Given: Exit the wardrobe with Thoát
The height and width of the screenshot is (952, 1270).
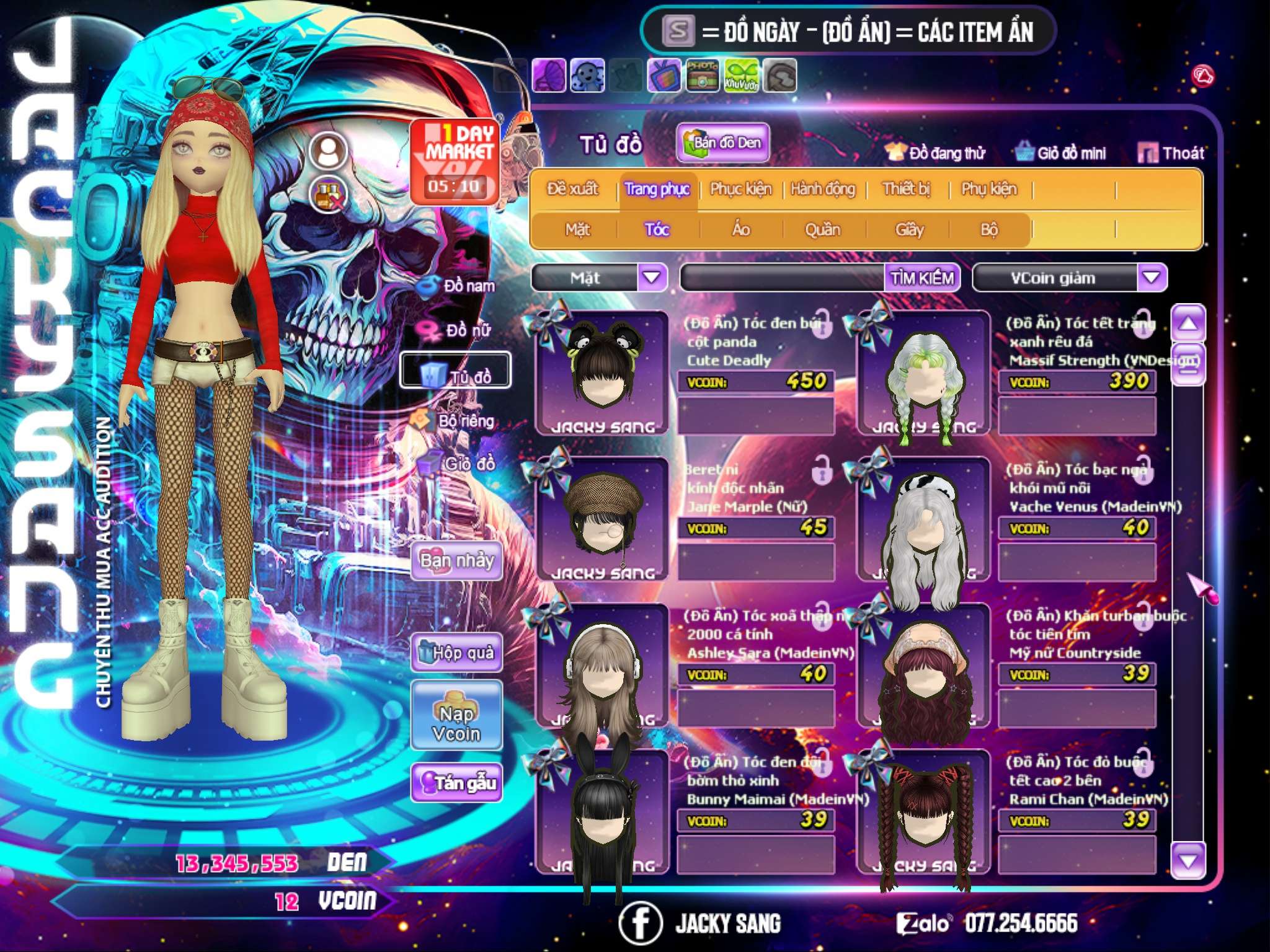Looking at the screenshot, I should click(x=1171, y=152).
